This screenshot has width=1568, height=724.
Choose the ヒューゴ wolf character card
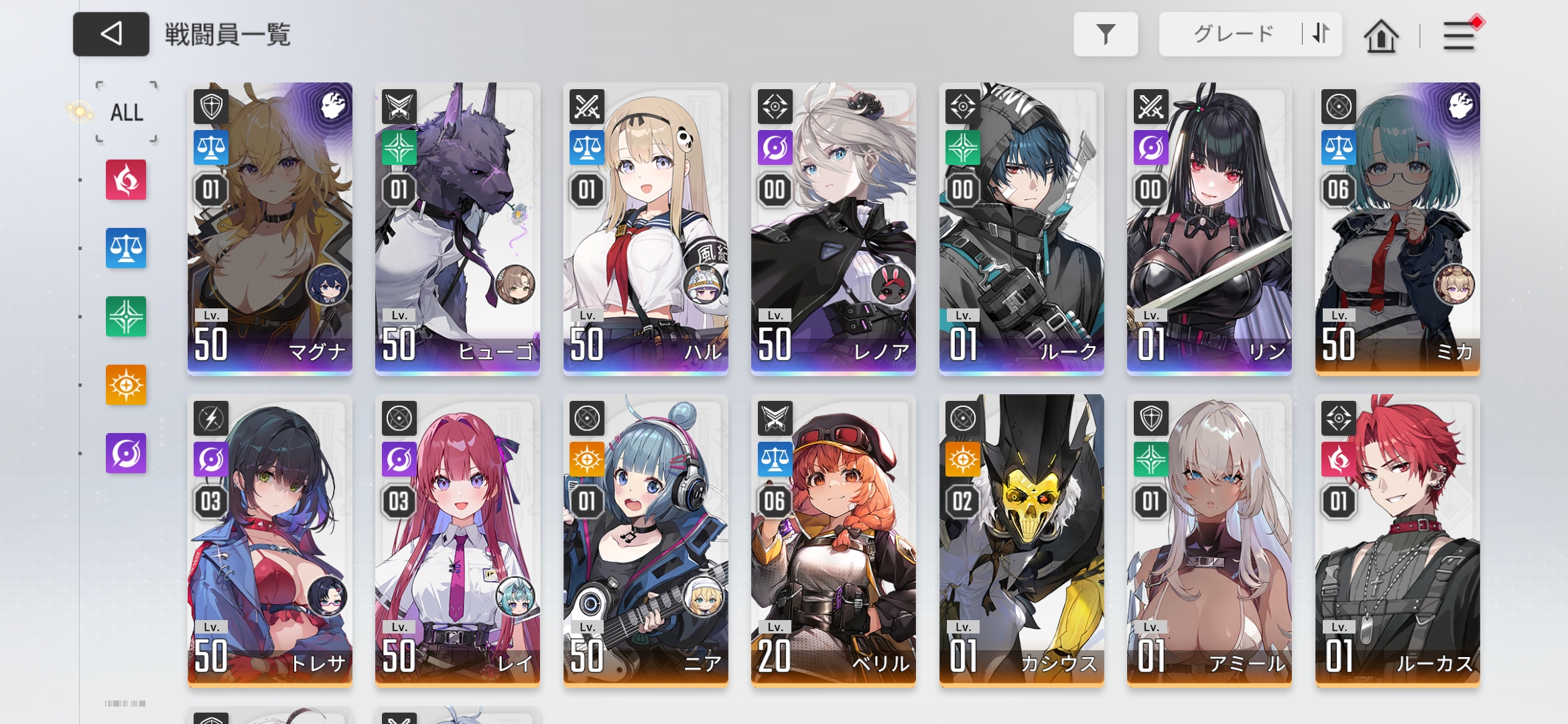(x=458, y=228)
